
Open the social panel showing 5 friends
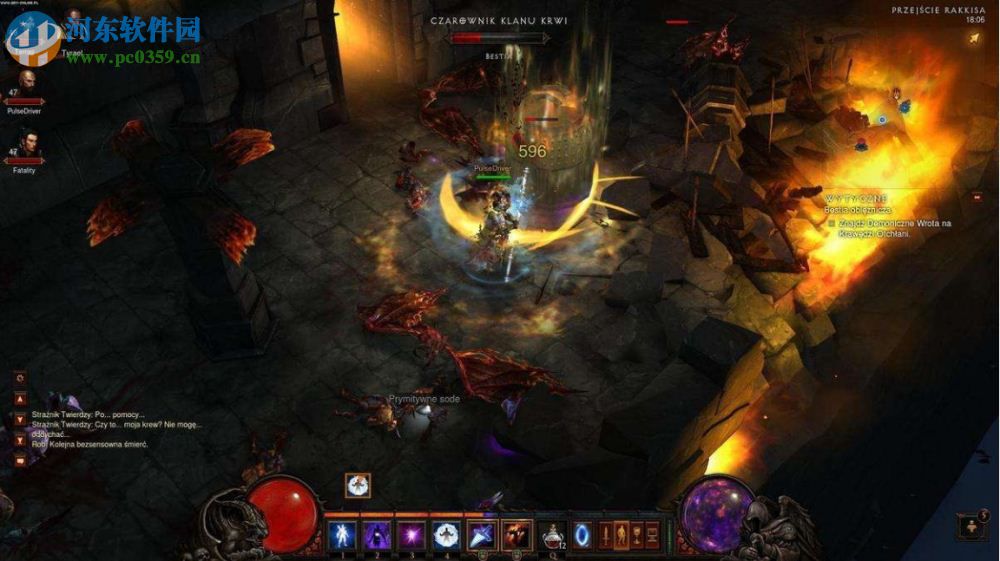(971, 526)
